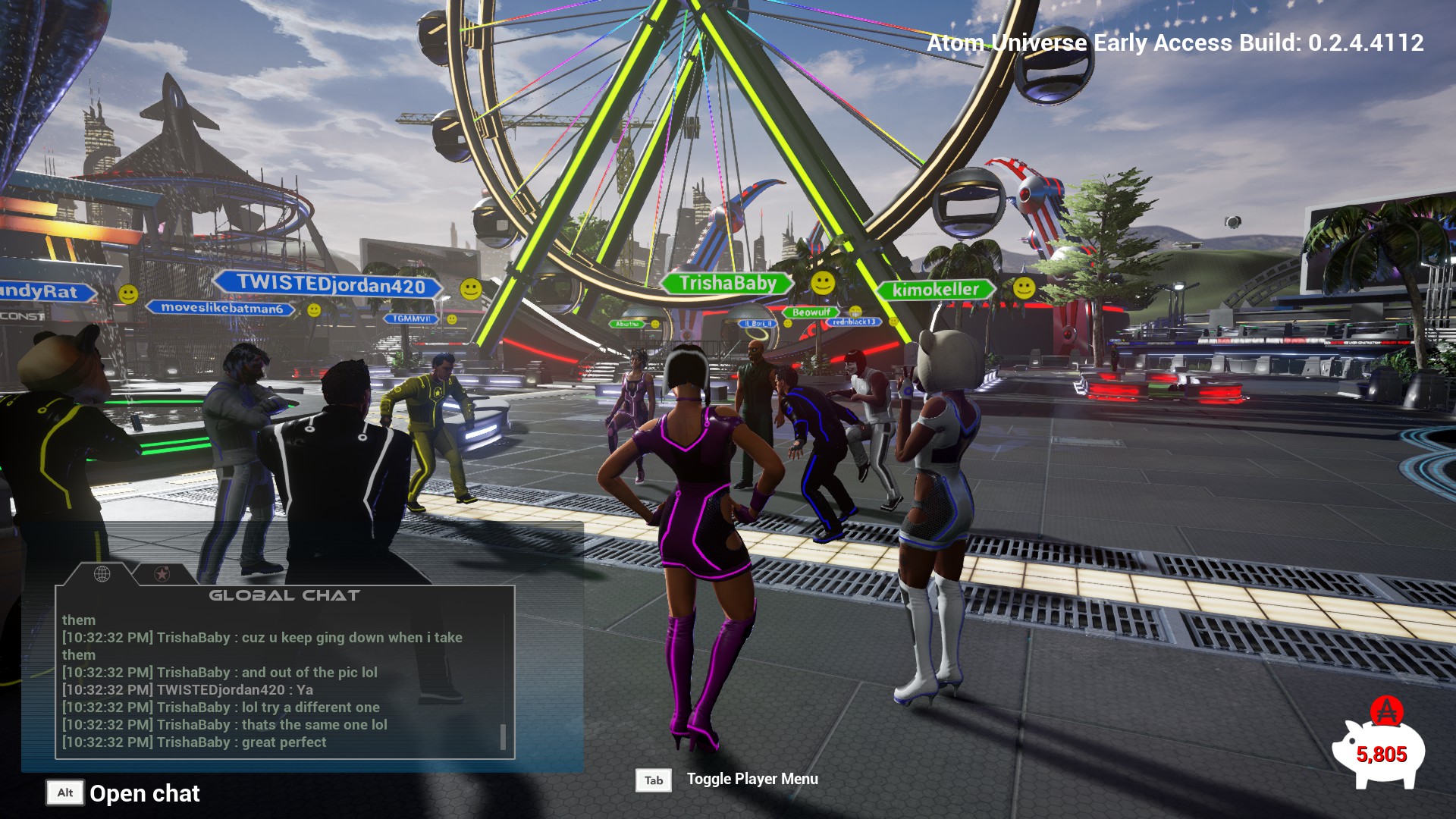Click the global chat scrollbar handle
1456x819 pixels.
503,736
